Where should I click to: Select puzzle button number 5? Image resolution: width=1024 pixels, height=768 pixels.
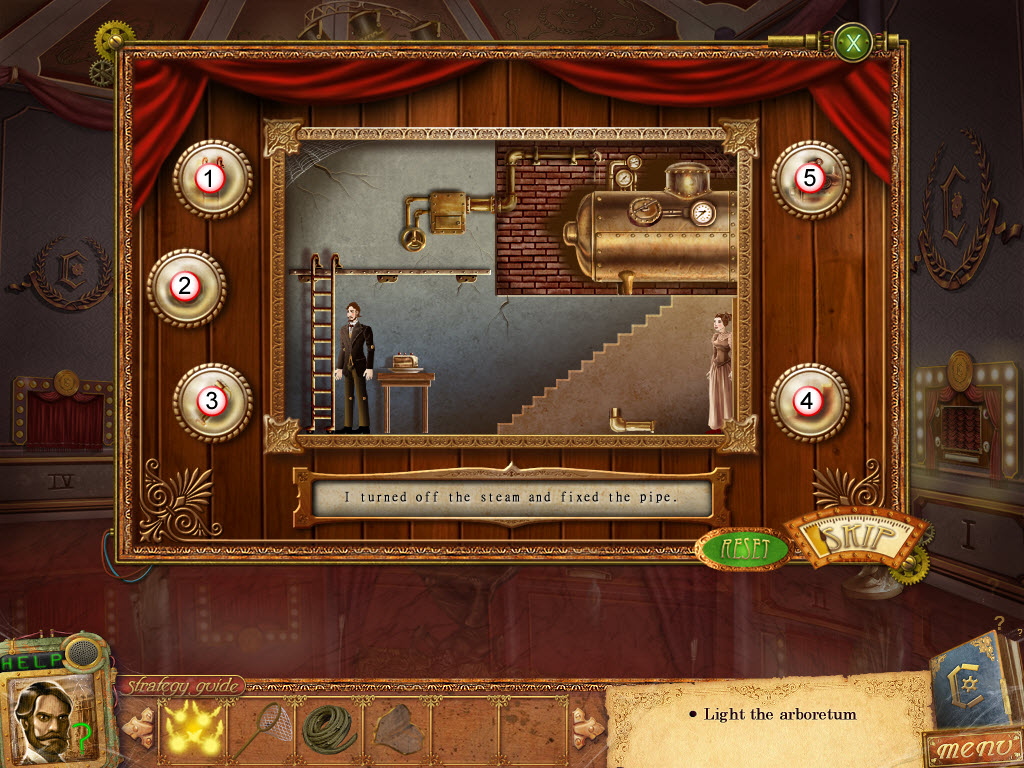pyautogui.click(x=810, y=179)
